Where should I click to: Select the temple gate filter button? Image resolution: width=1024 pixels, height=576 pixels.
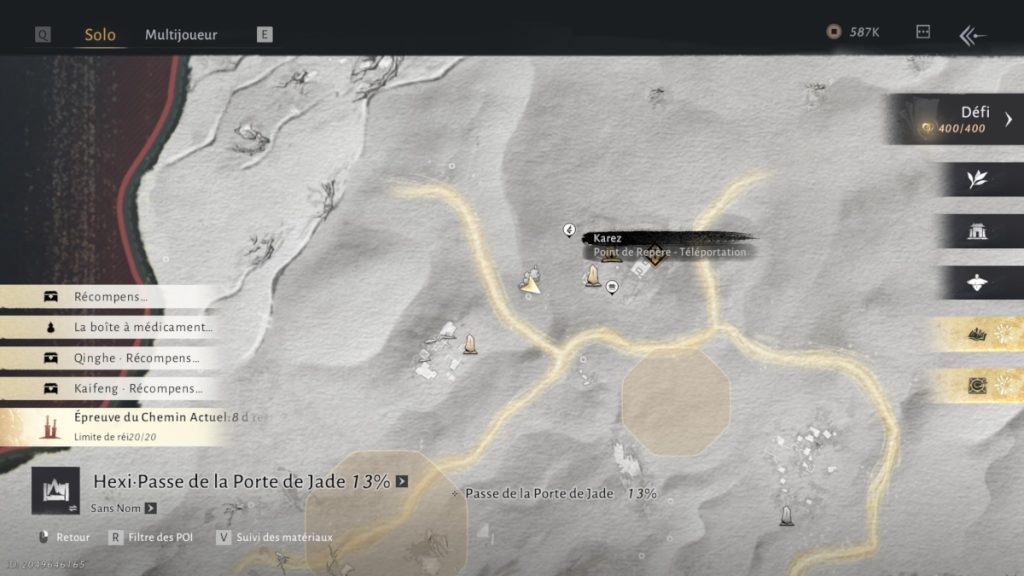point(977,231)
